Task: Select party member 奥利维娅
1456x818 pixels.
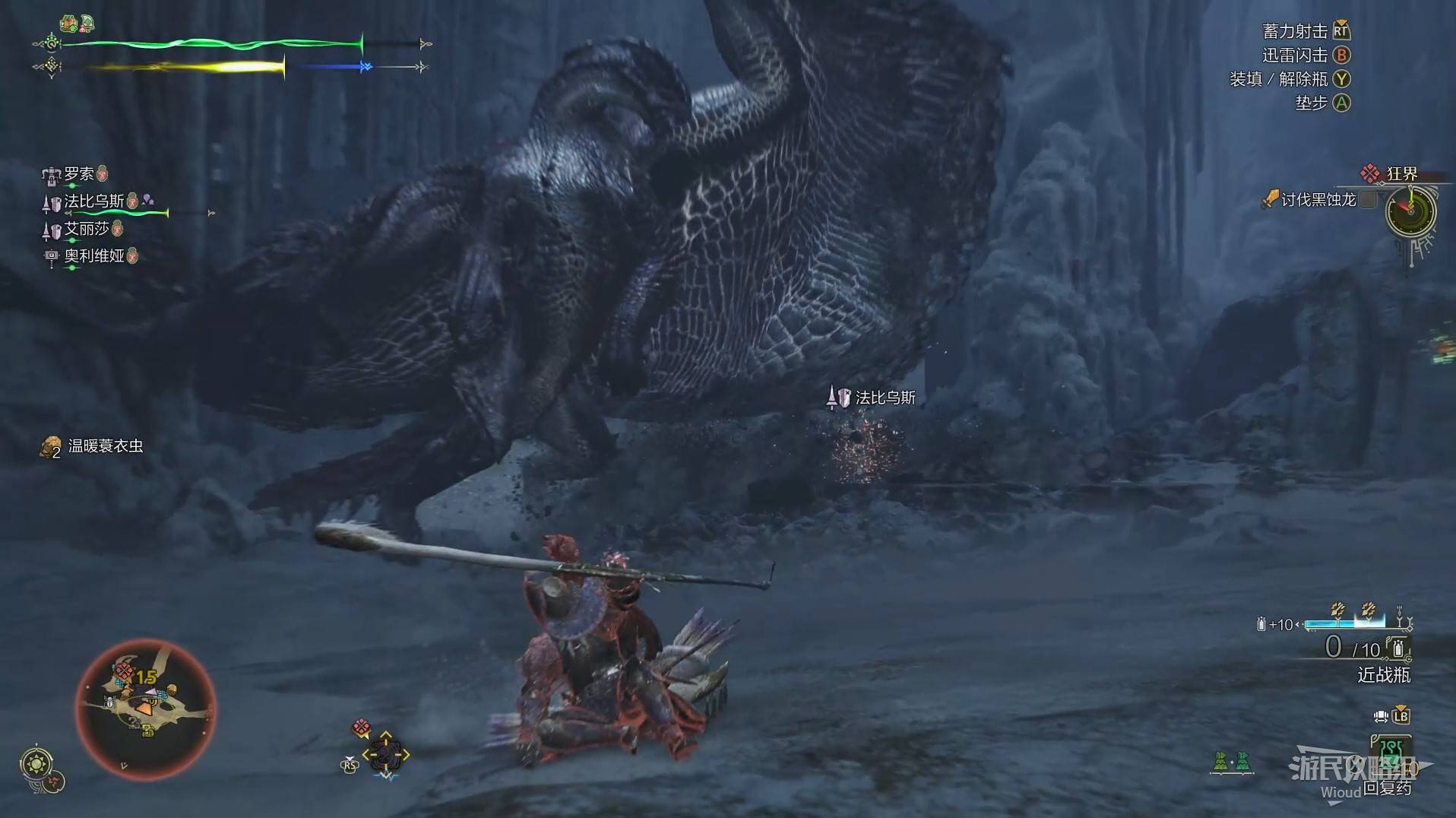Action: (x=93, y=256)
